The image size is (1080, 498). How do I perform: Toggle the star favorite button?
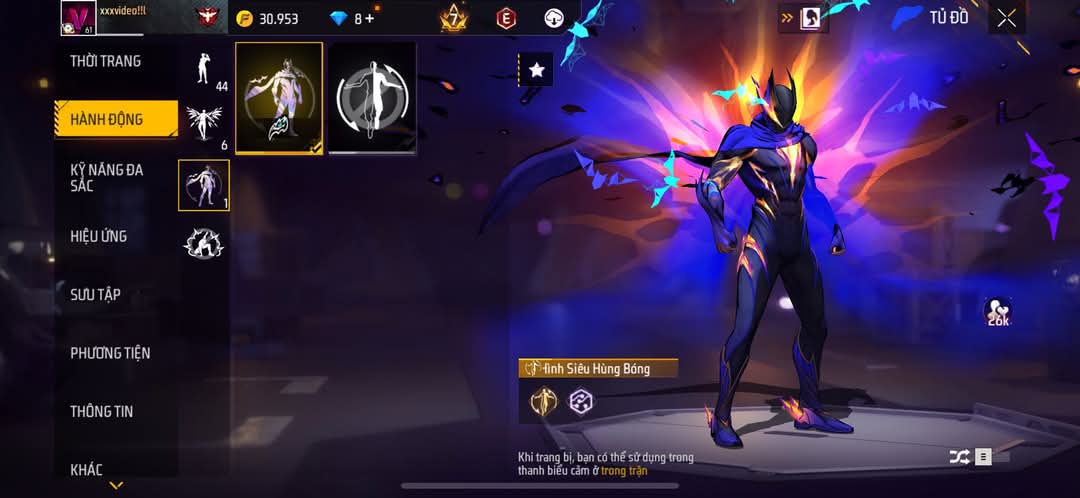pyautogui.click(x=537, y=69)
